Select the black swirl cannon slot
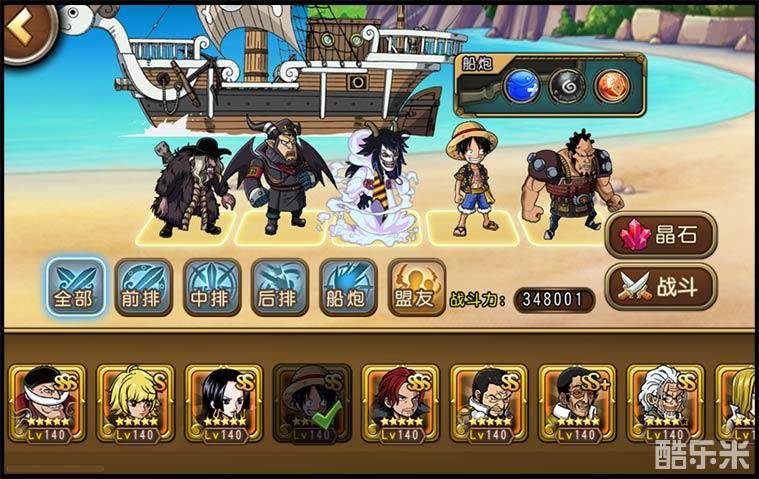This screenshot has height=479, width=759. pyautogui.click(x=568, y=86)
